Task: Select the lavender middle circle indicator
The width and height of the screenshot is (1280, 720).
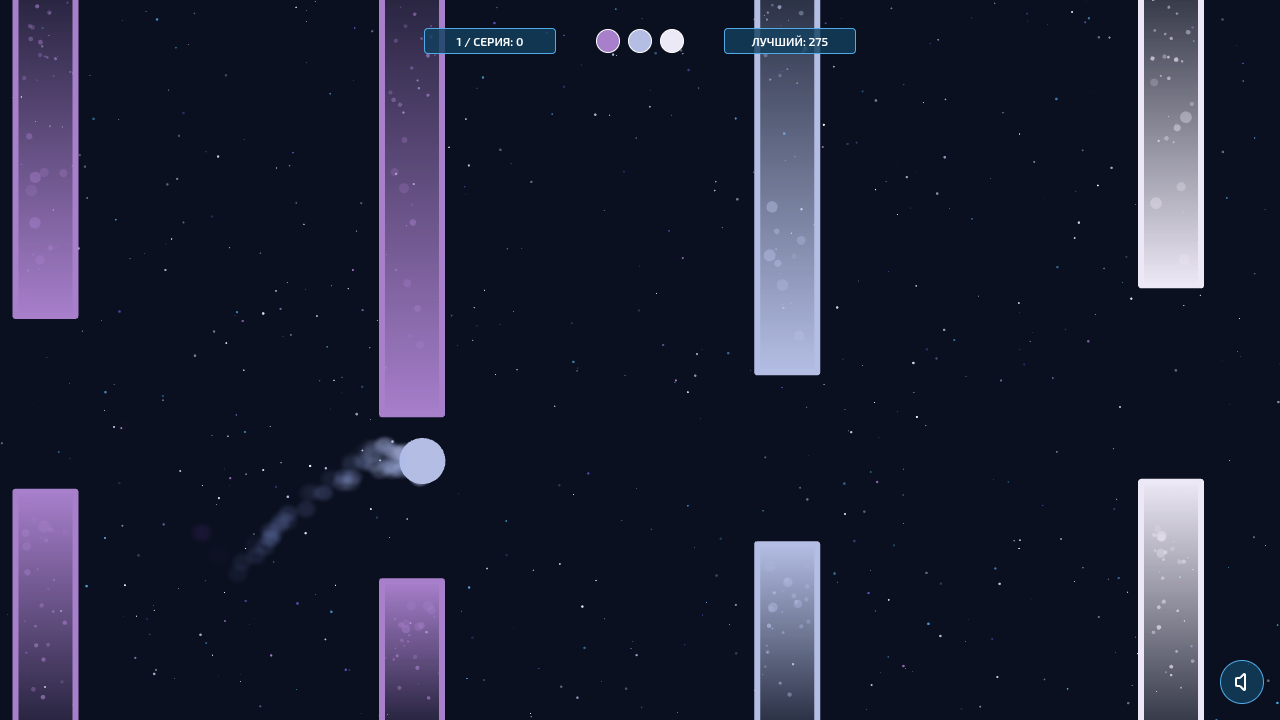Action: coord(640,41)
